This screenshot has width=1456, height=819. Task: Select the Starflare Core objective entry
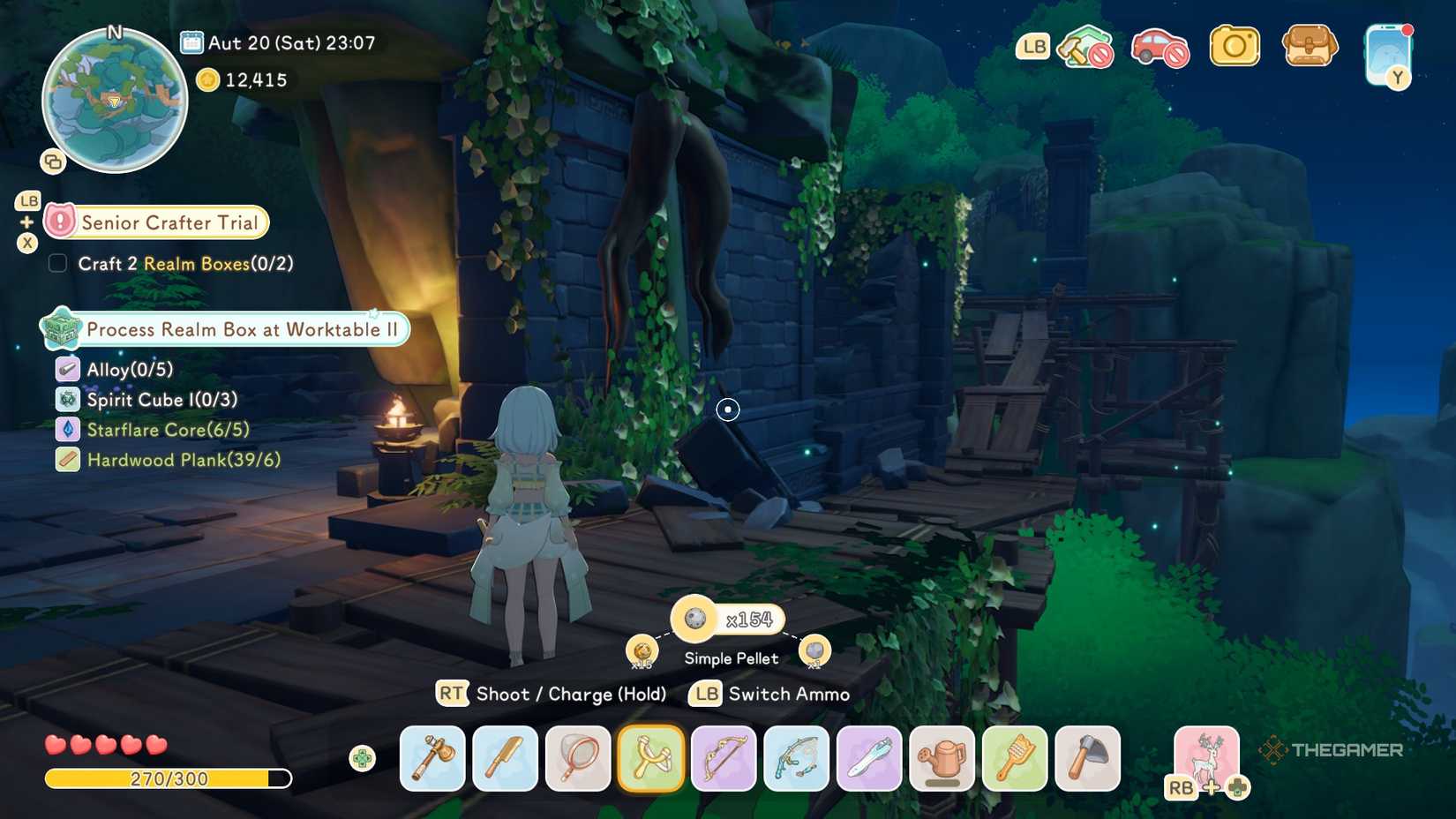(x=167, y=430)
